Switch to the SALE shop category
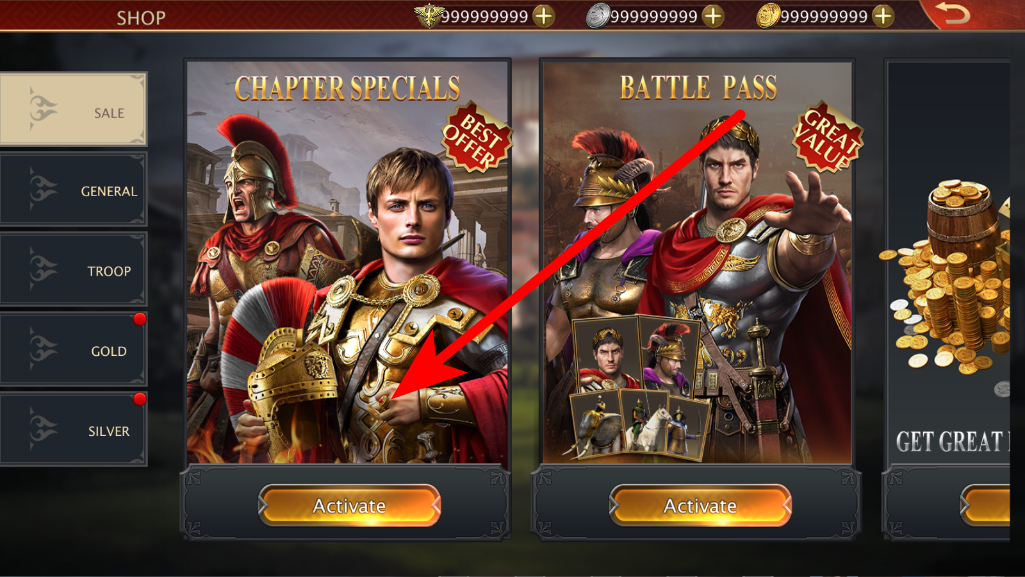This screenshot has width=1025, height=577. [74, 110]
